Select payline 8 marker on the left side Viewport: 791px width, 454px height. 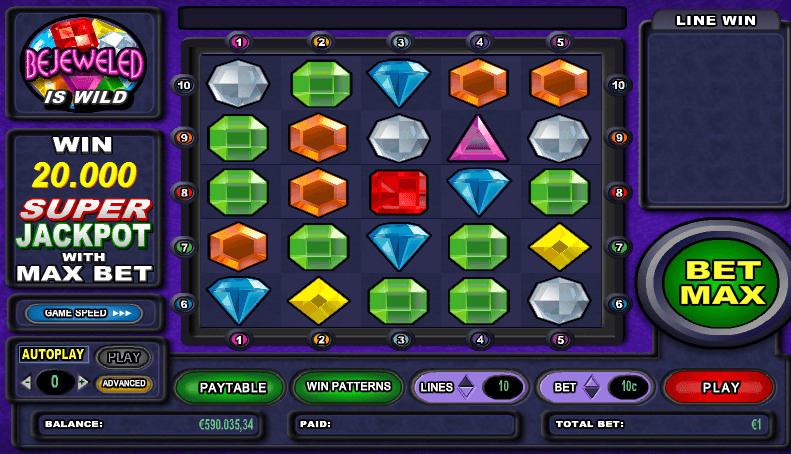(183, 192)
